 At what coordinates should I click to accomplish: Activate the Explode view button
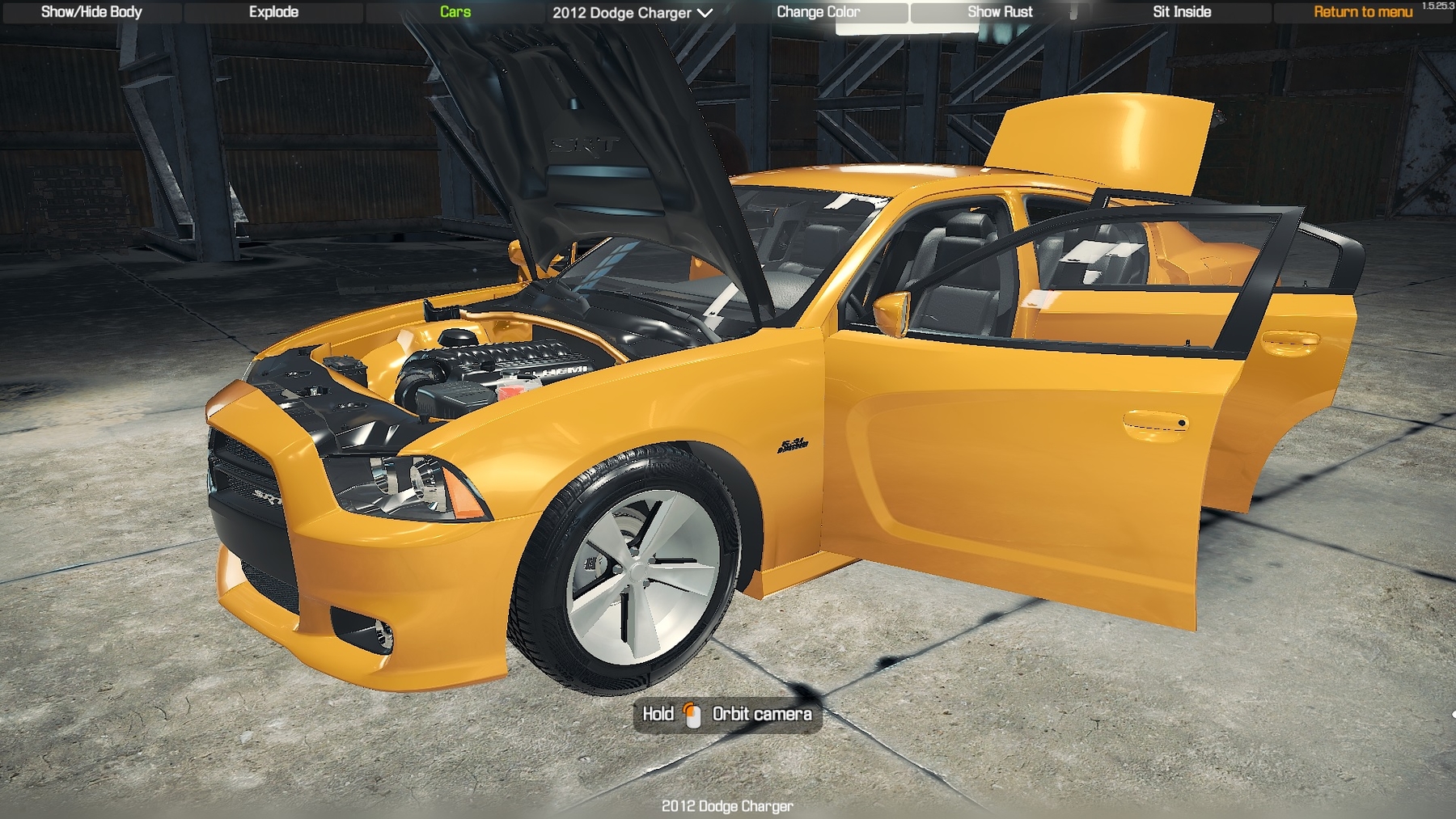pos(273,12)
